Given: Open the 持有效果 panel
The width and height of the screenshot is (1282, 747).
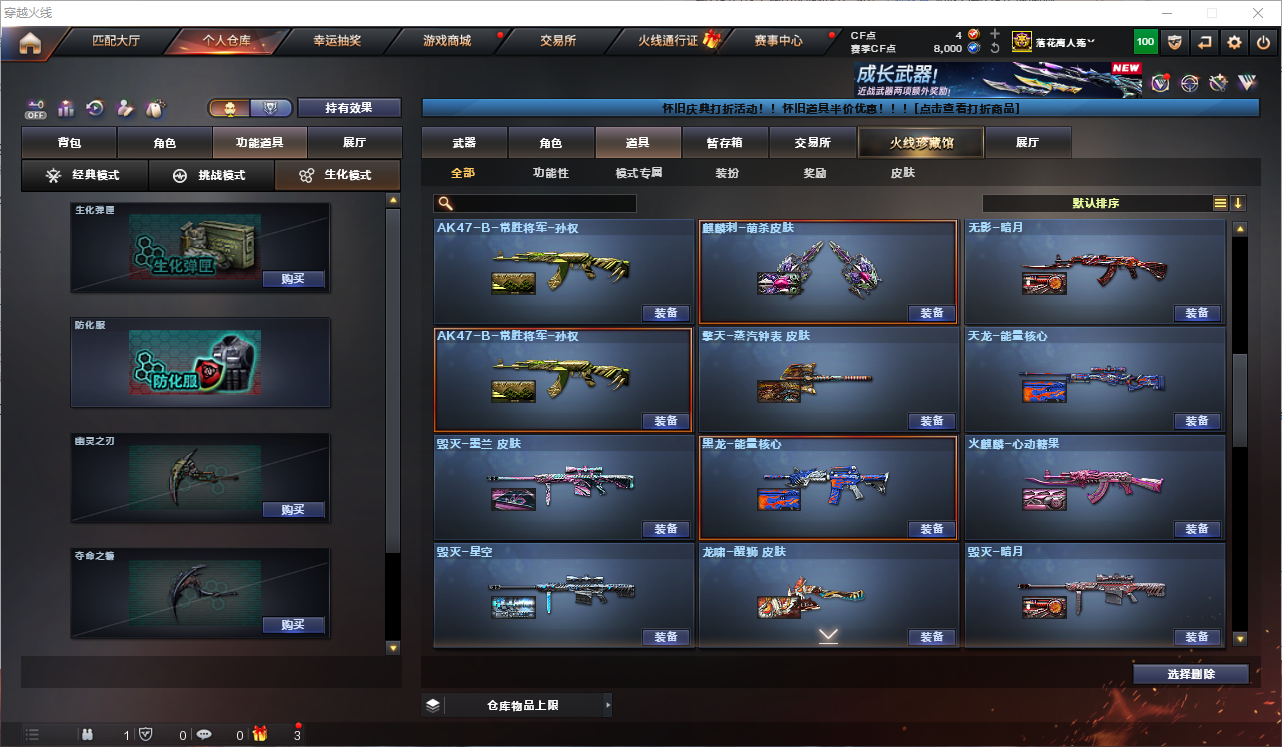Looking at the screenshot, I should (x=348, y=108).
